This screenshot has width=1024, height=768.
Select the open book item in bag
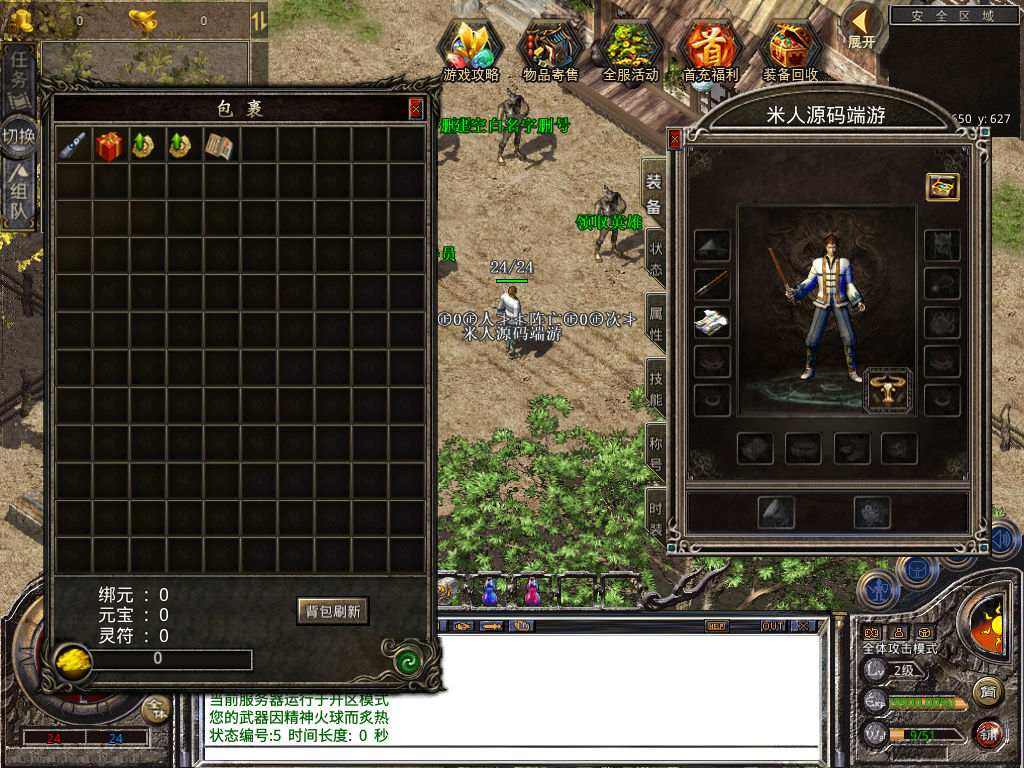pos(220,146)
